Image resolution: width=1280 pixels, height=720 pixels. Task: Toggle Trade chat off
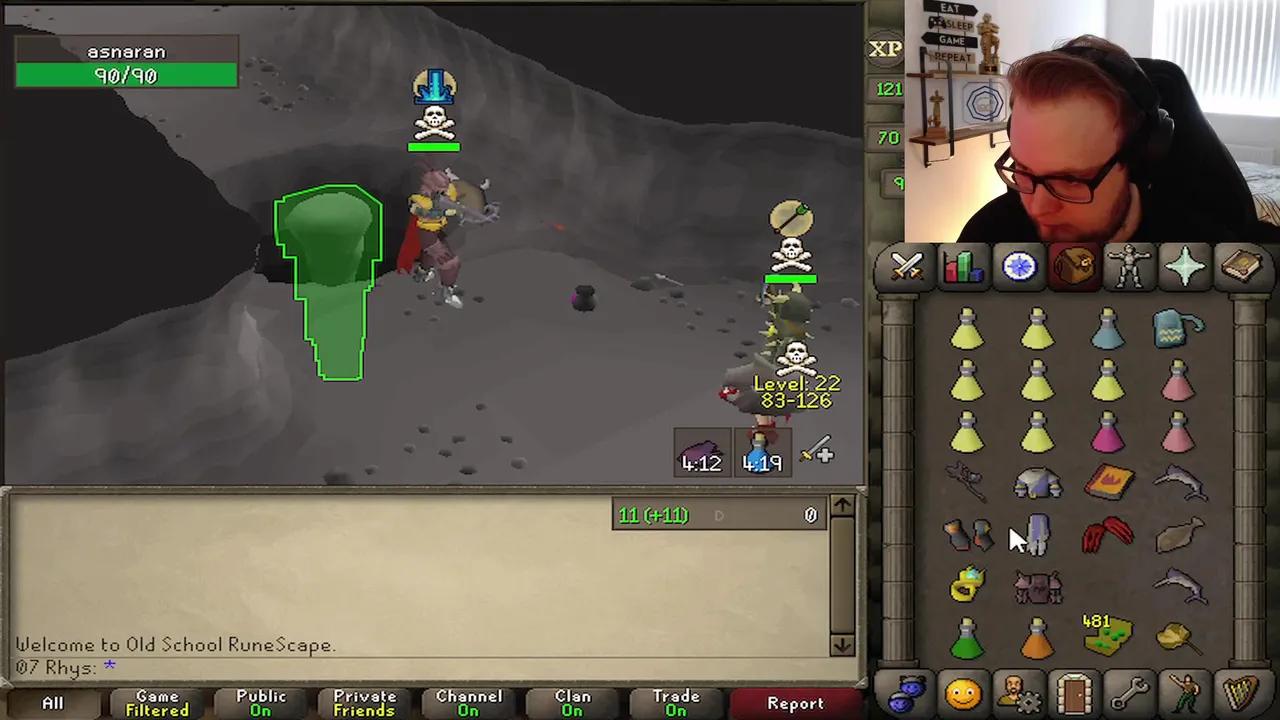click(675, 700)
